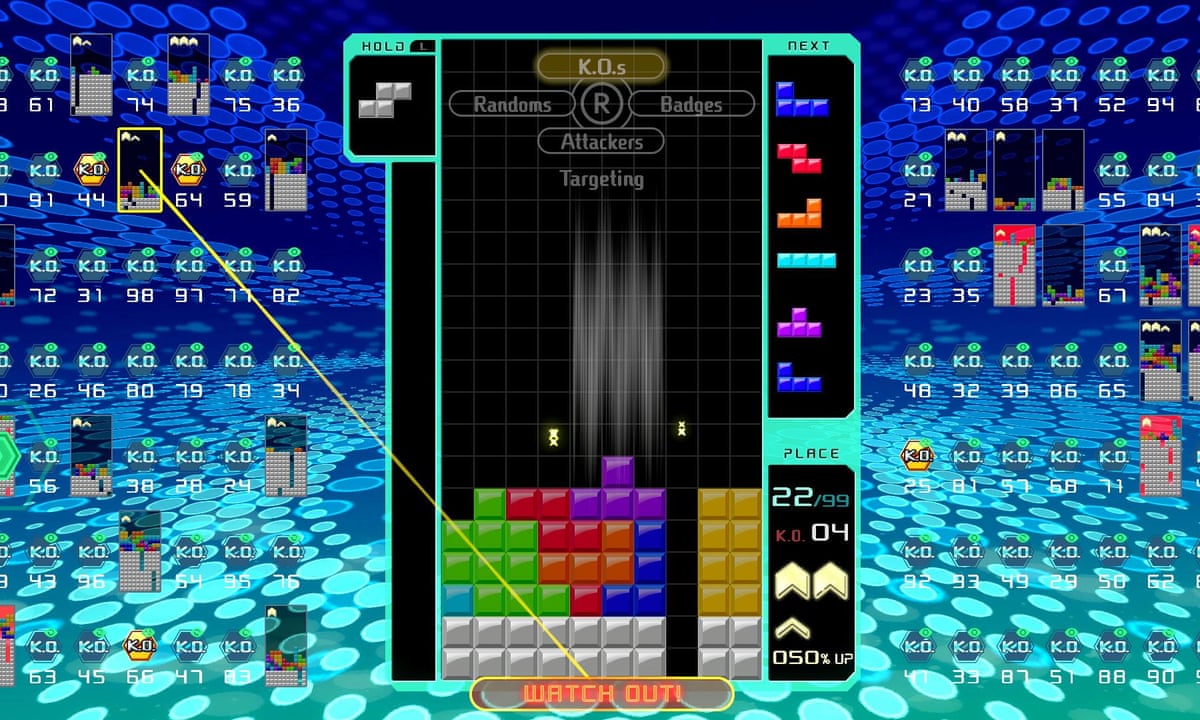The height and width of the screenshot is (720, 1200).
Task: Switch targeting to Badges
Action: 691,103
